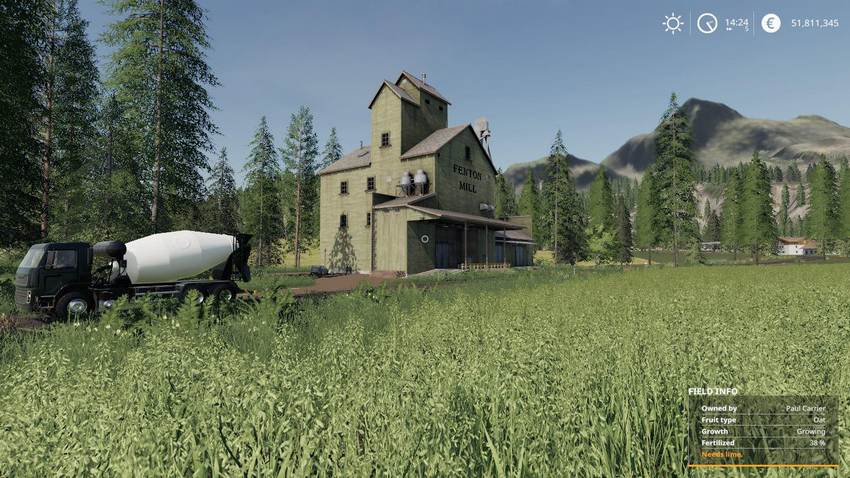Click the game clock icon
The image size is (850, 478).
tap(707, 23)
